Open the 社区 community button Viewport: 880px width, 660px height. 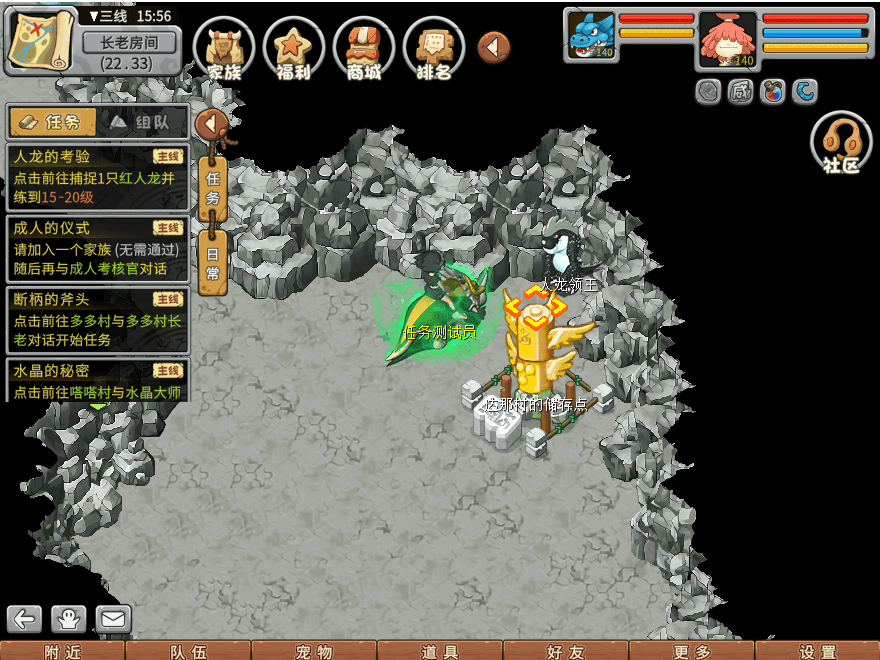click(x=841, y=143)
